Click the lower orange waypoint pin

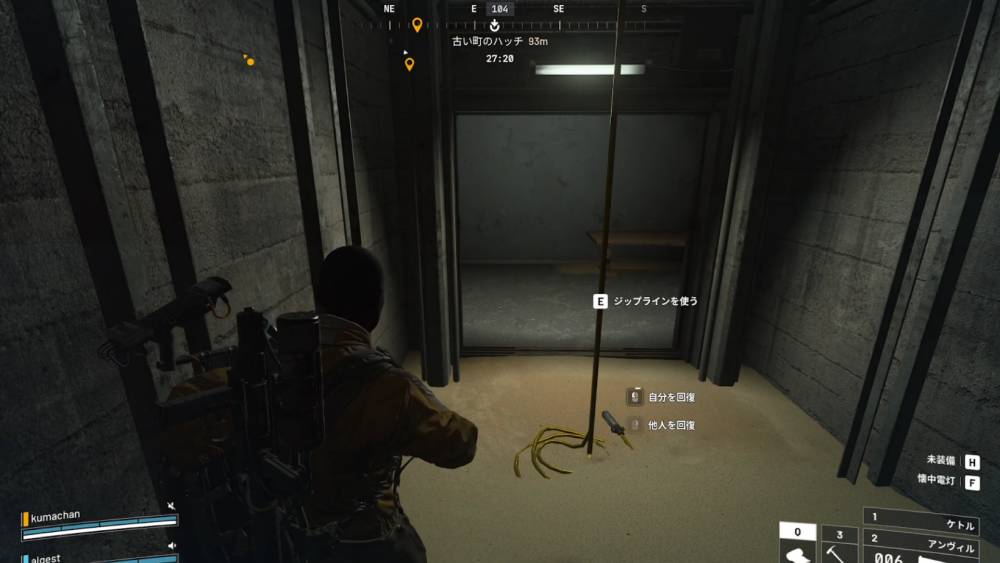point(409,65)
